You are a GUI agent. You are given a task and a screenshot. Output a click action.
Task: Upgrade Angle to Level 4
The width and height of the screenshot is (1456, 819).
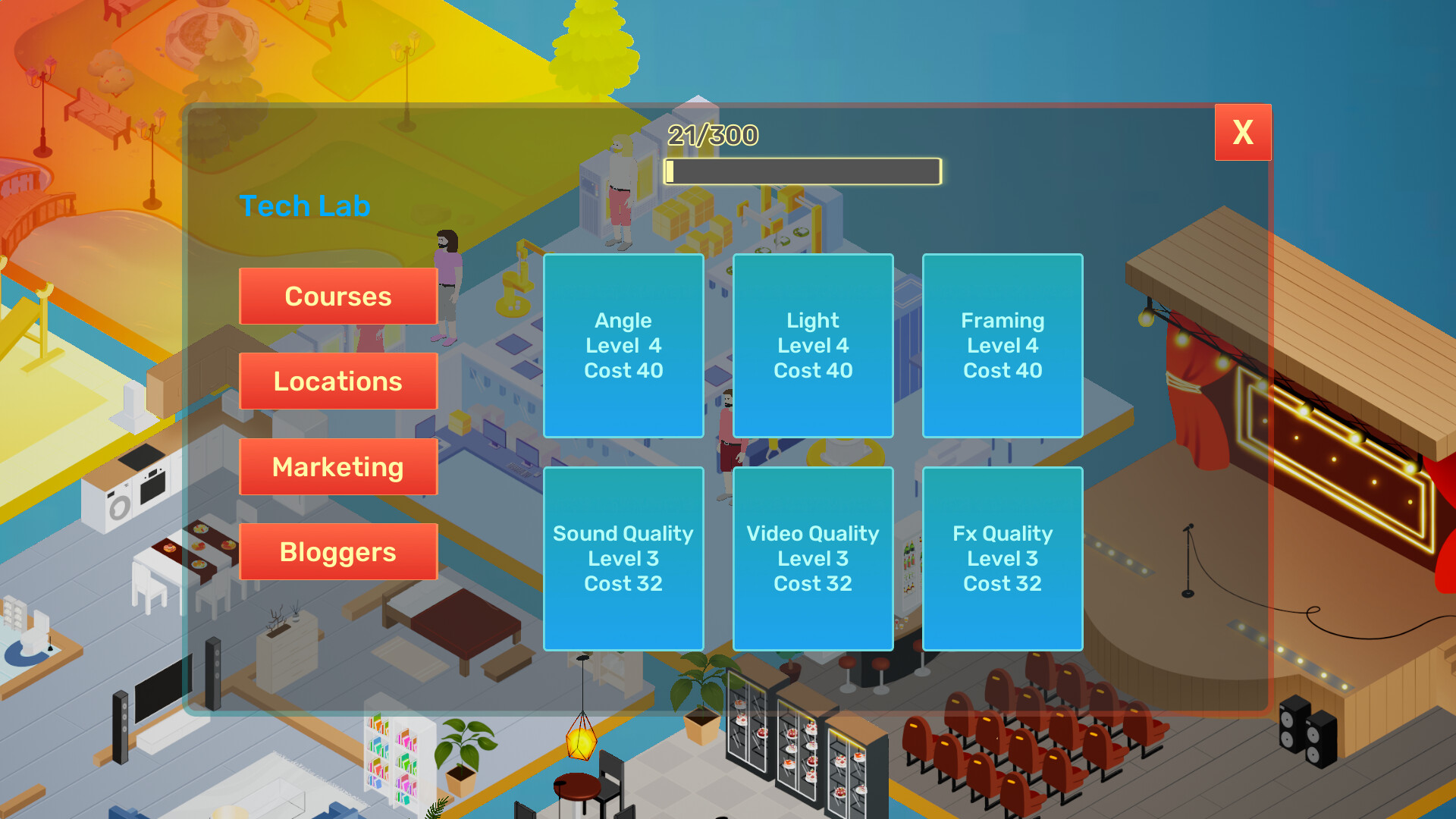(623, 345)
